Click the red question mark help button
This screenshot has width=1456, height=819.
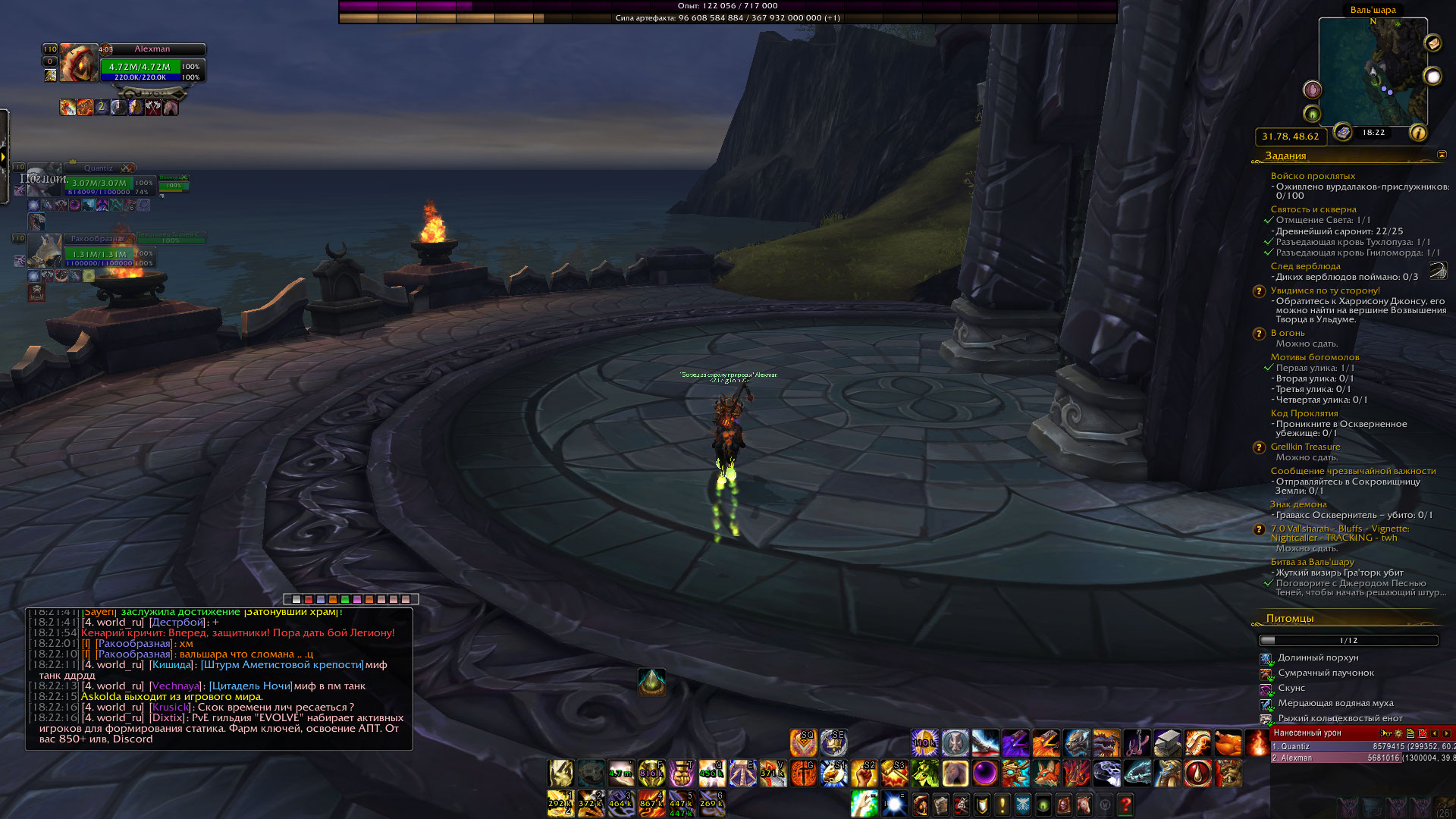pos(1125,805)
